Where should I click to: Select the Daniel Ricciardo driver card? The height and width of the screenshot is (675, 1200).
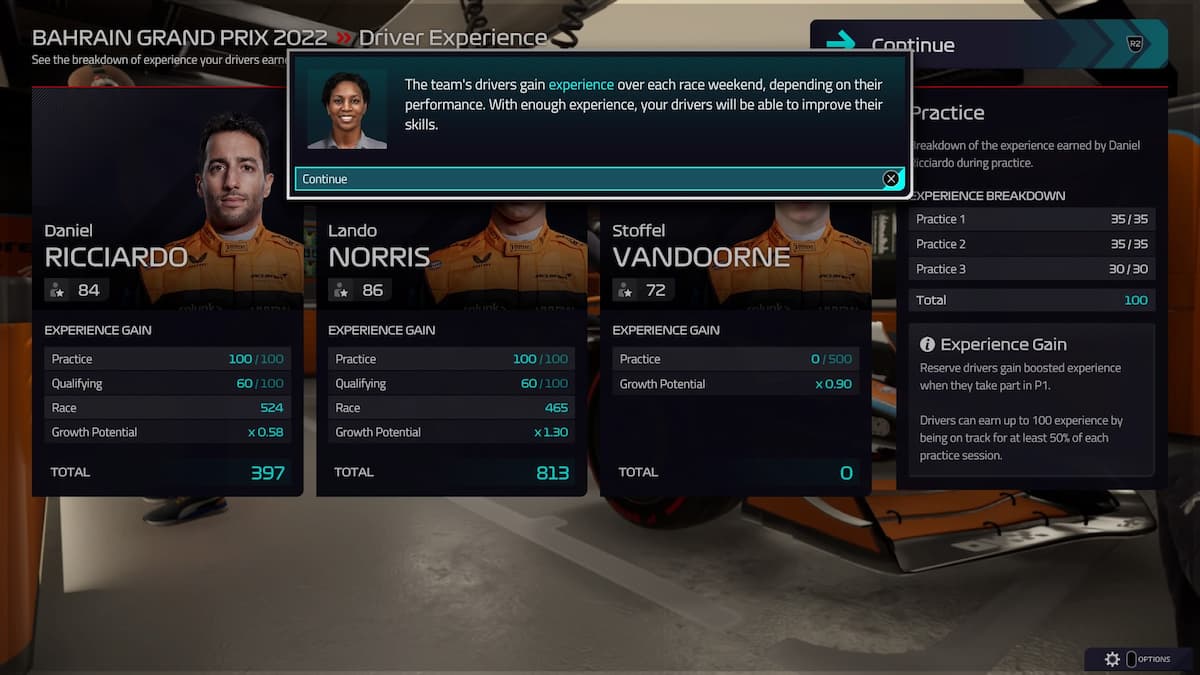[x=167, y=250]
